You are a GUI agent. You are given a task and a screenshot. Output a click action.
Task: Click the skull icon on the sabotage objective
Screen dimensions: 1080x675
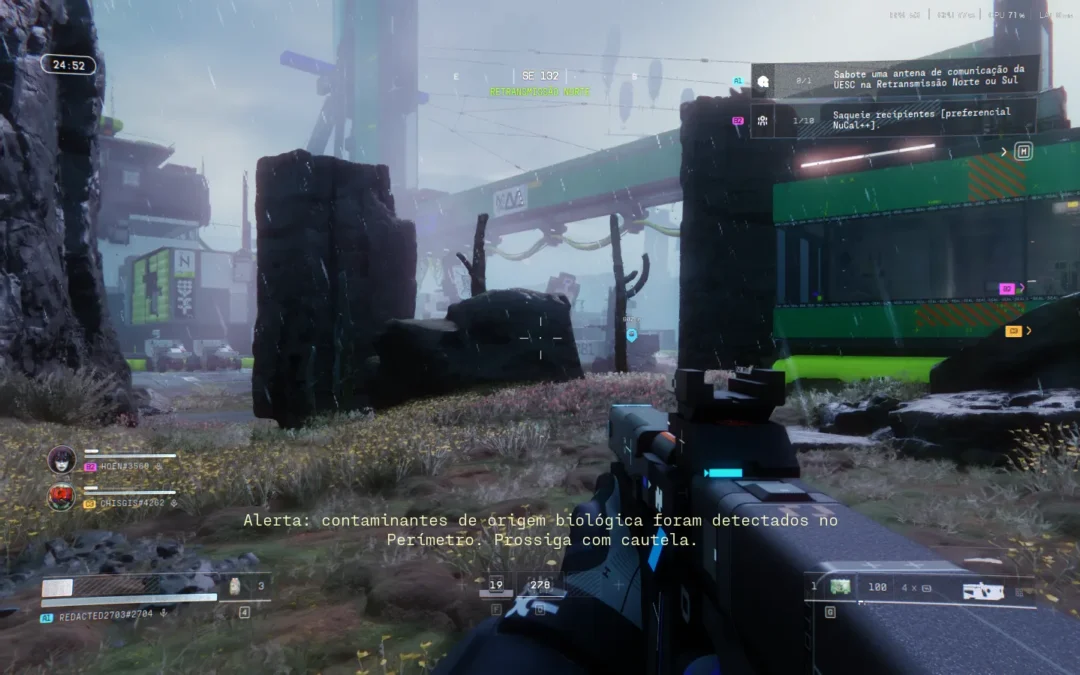click(763, 80)
